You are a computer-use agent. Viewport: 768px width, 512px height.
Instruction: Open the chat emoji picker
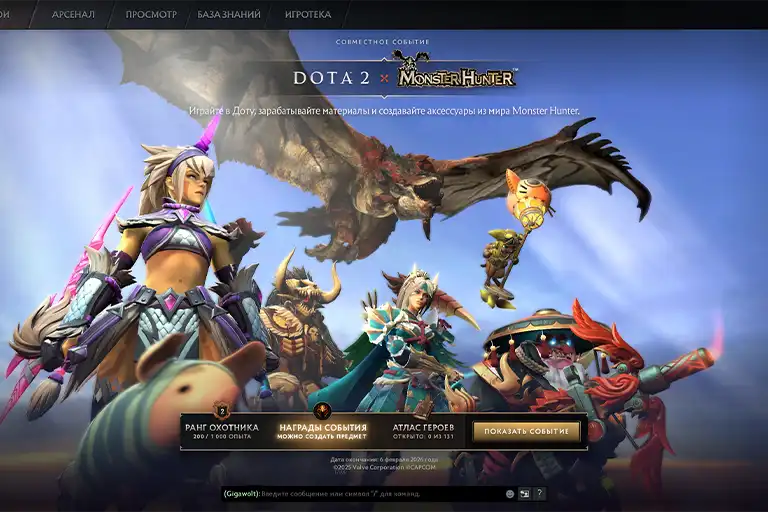(x=510, y=494)
